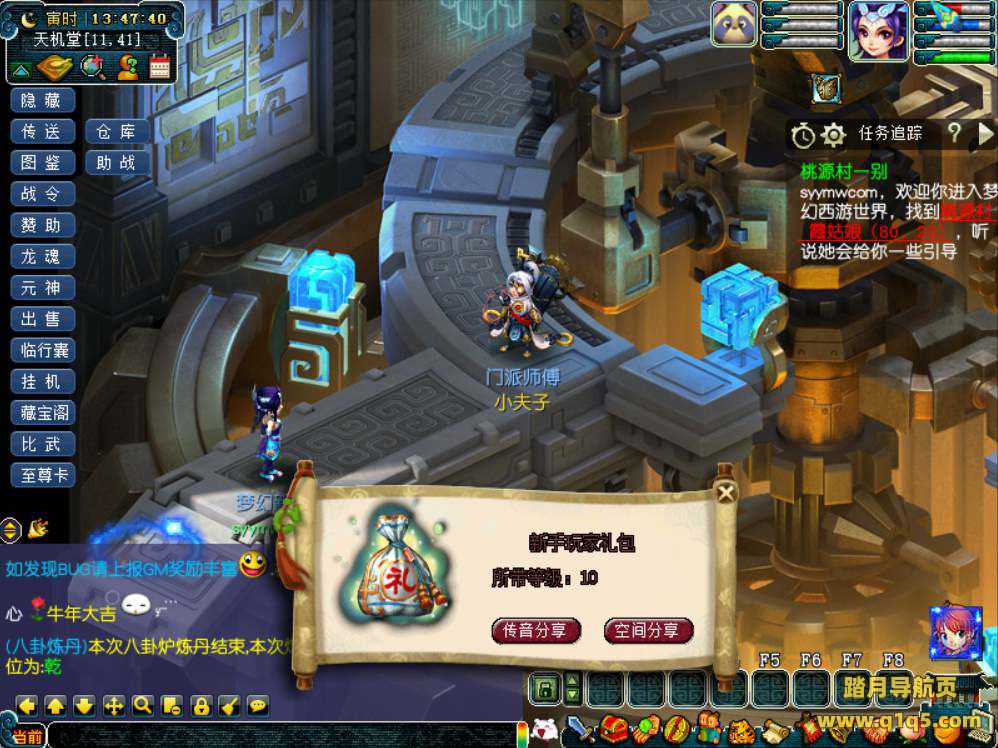The height and width of the screenshot is (748, 998).
Task: Show the 藏宝阁 treasure pavilion
Action: click(x=42, y=412)
